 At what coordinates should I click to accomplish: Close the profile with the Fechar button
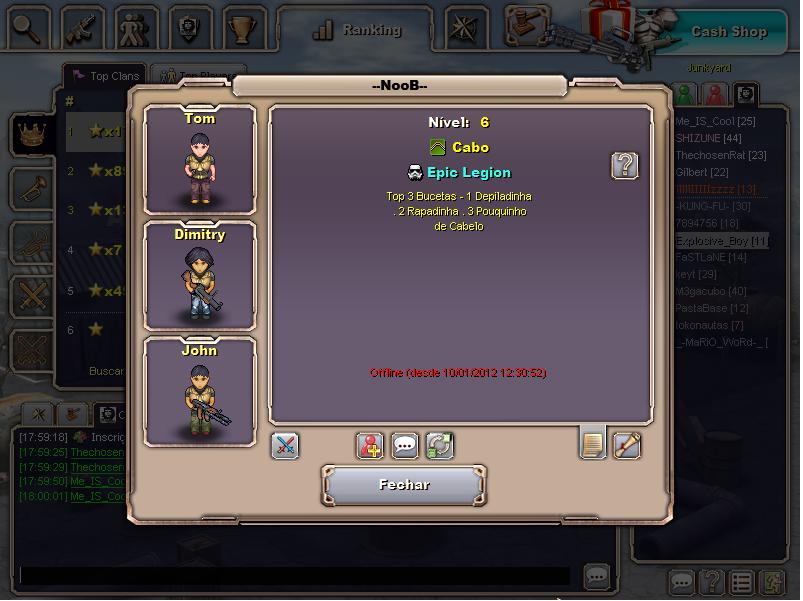[x=404, y=485]
